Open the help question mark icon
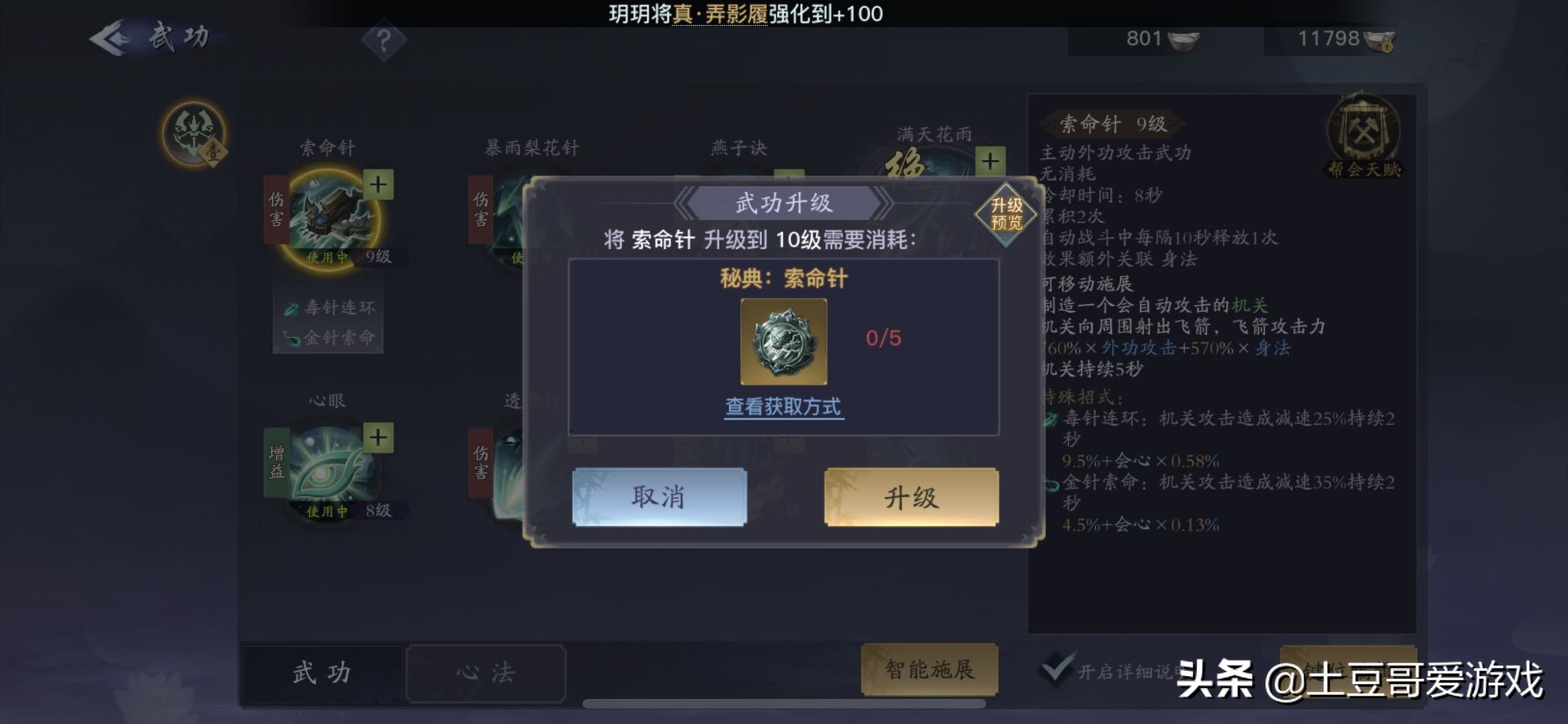Screen dimensions: 1568x724 pyautogui.click(x=383, y=40)
